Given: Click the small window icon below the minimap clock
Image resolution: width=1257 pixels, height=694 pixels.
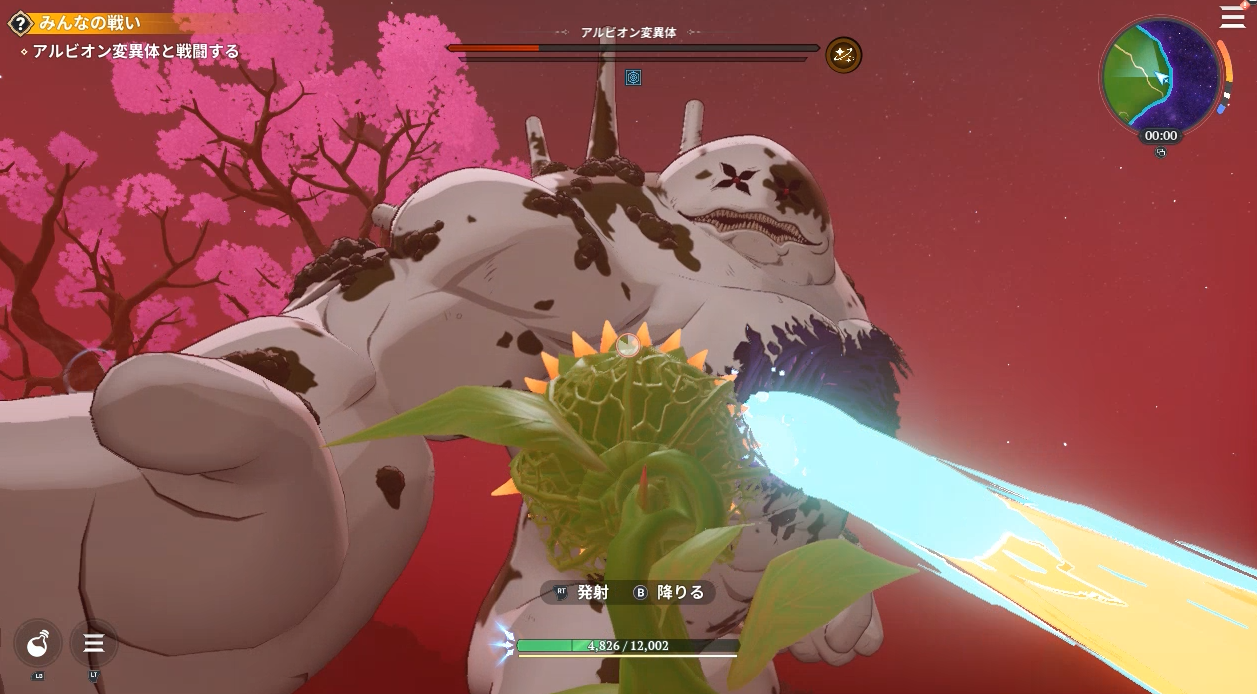Looking at the screenshot, I should tap(1161, 153).
